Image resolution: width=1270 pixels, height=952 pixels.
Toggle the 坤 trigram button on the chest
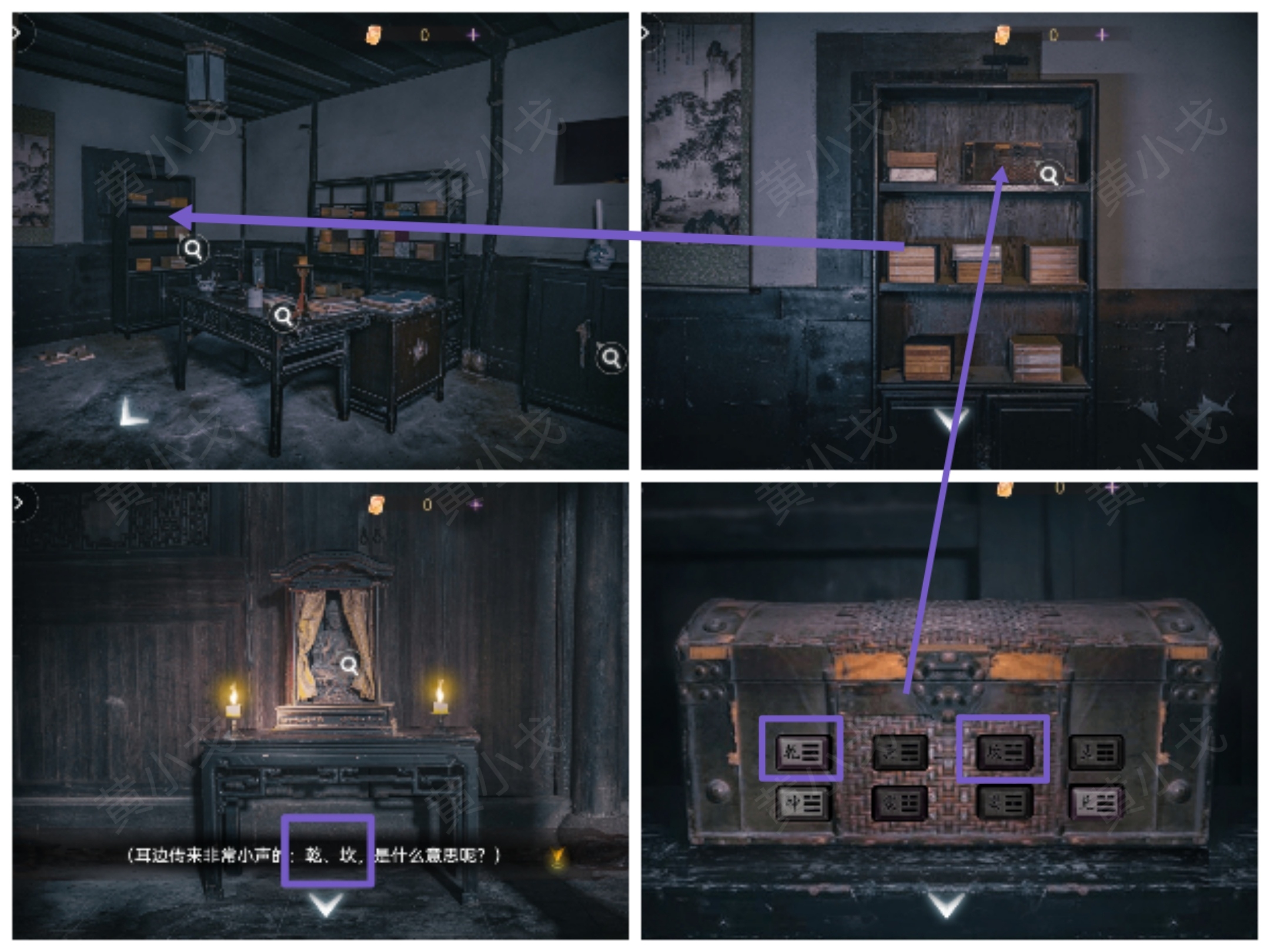(x=802, y=803)
